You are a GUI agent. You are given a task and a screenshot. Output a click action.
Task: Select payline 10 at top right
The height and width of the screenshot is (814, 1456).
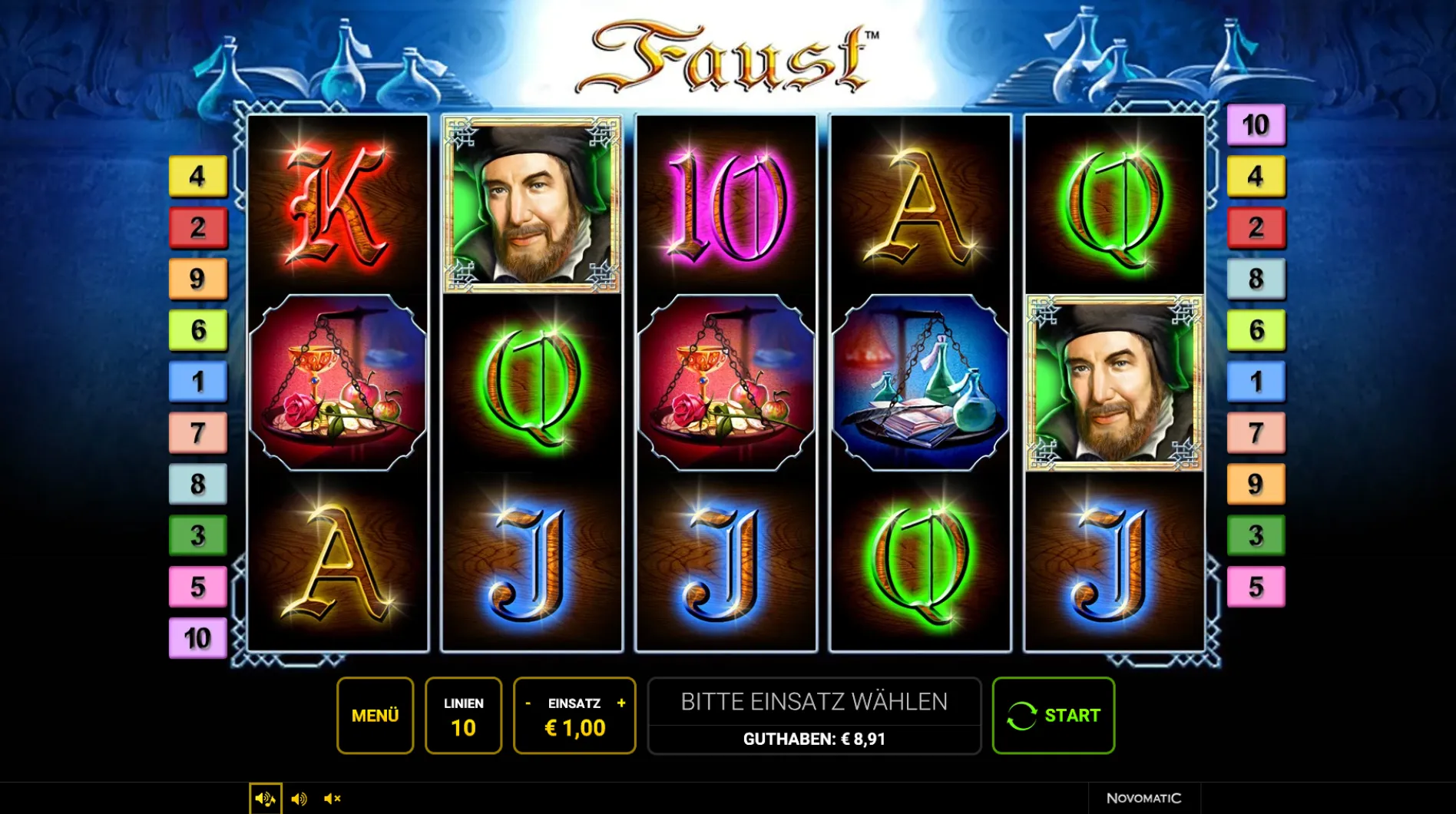pos(1256,125)
